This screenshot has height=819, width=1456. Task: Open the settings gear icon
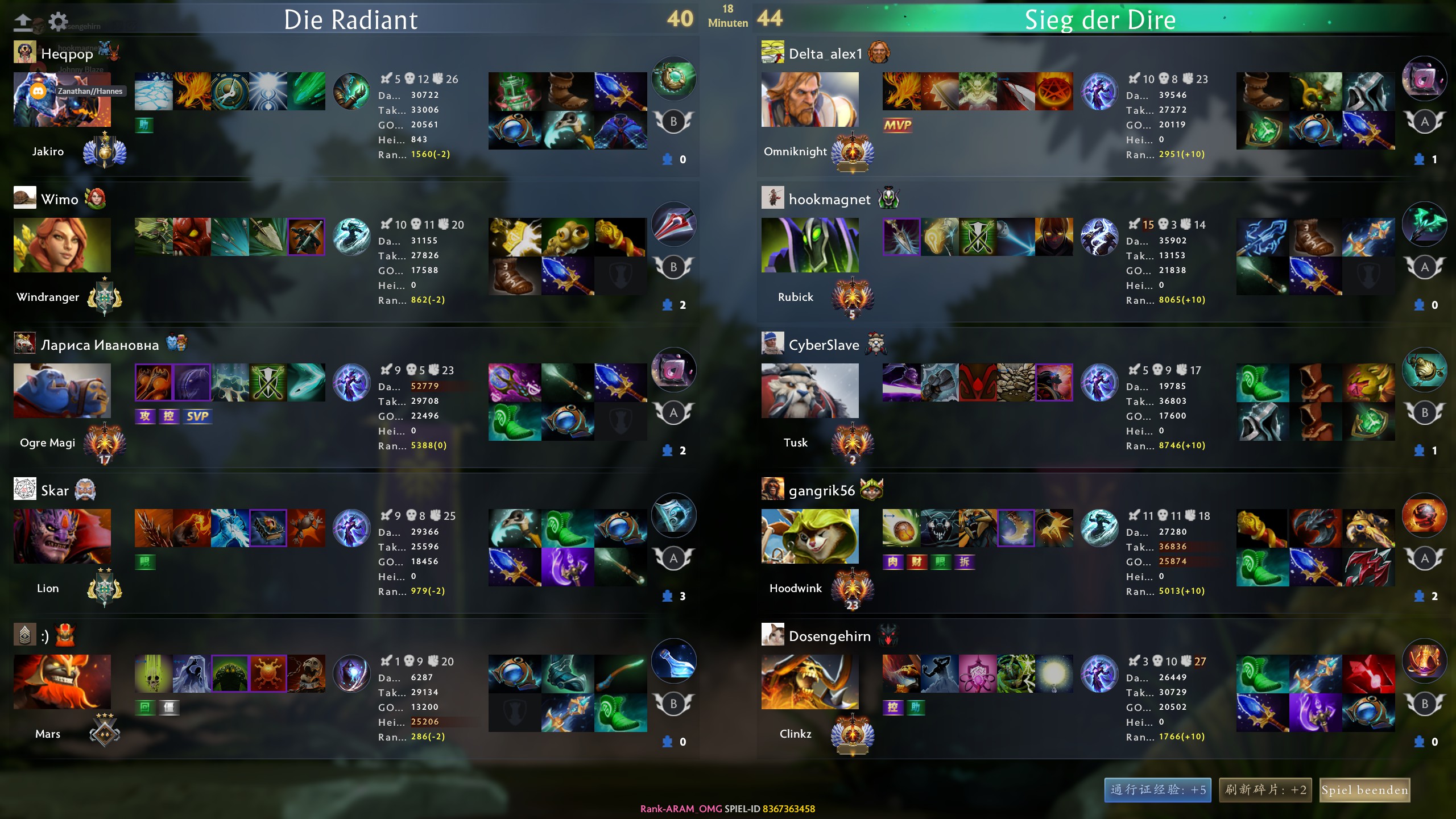tap(57, 22)
